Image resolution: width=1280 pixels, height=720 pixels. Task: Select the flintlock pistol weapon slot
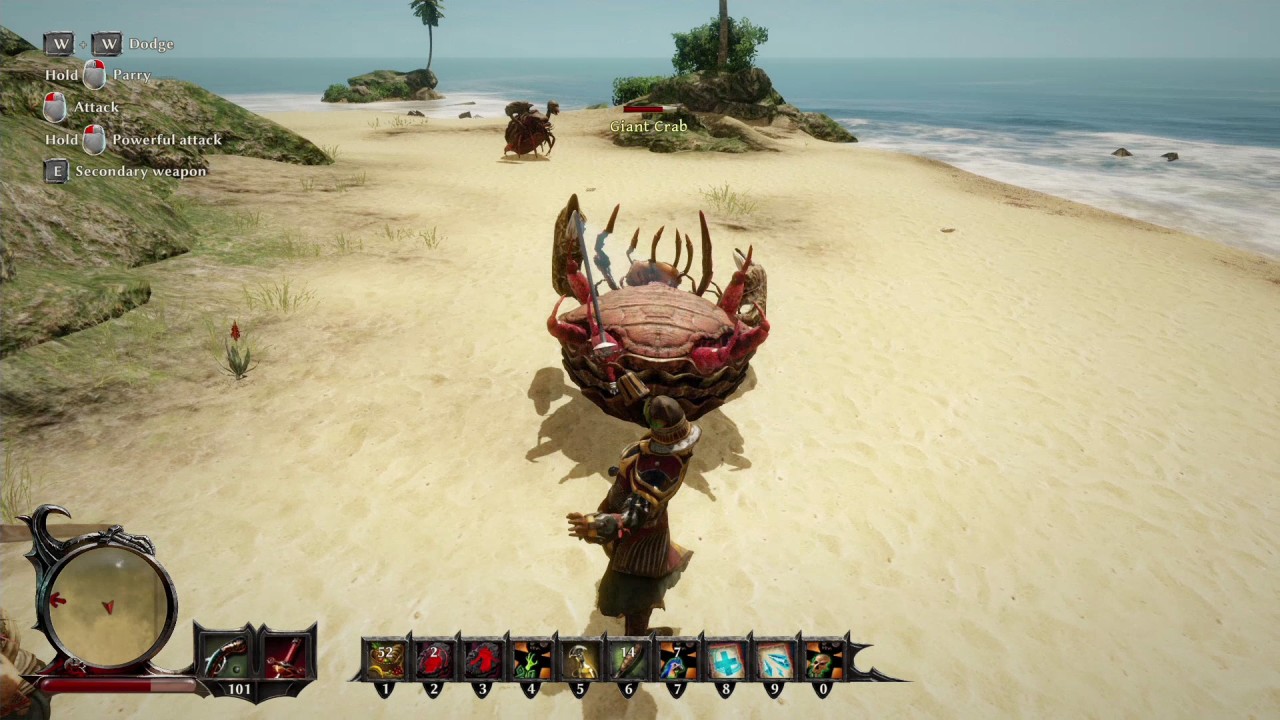click(228, 656)
